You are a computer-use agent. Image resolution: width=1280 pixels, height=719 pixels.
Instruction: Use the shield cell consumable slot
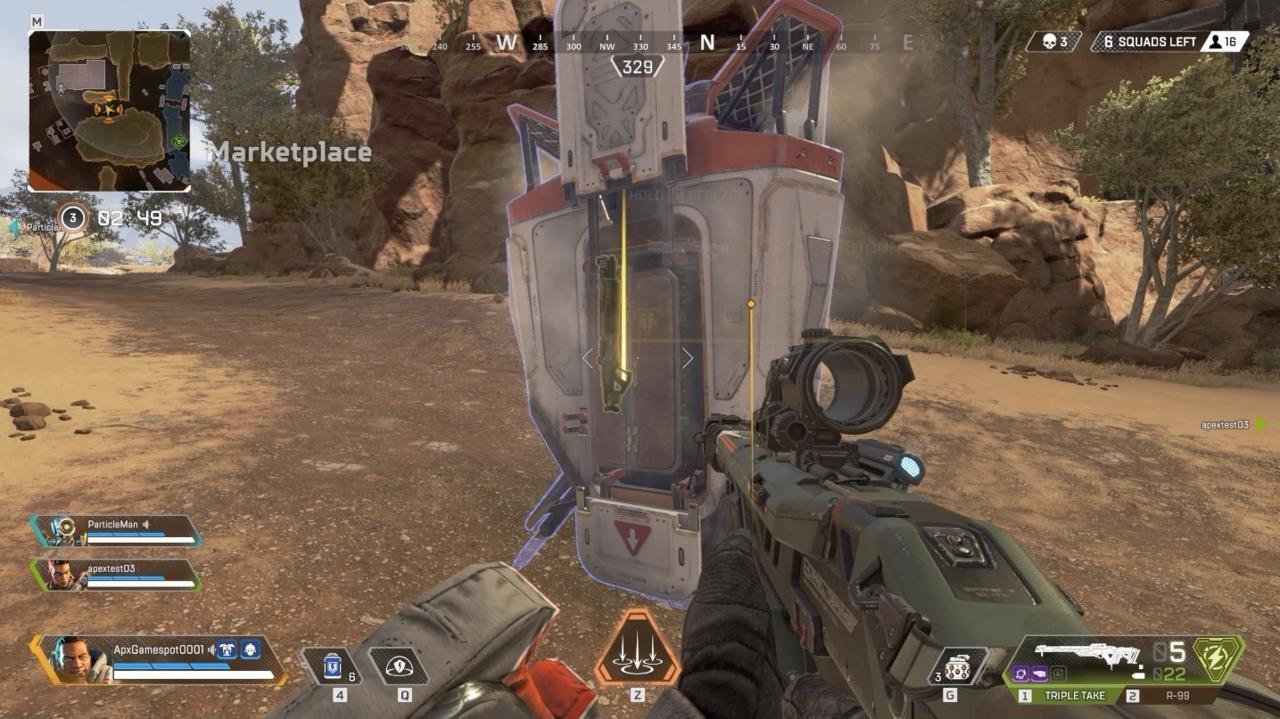pos(331,666)
